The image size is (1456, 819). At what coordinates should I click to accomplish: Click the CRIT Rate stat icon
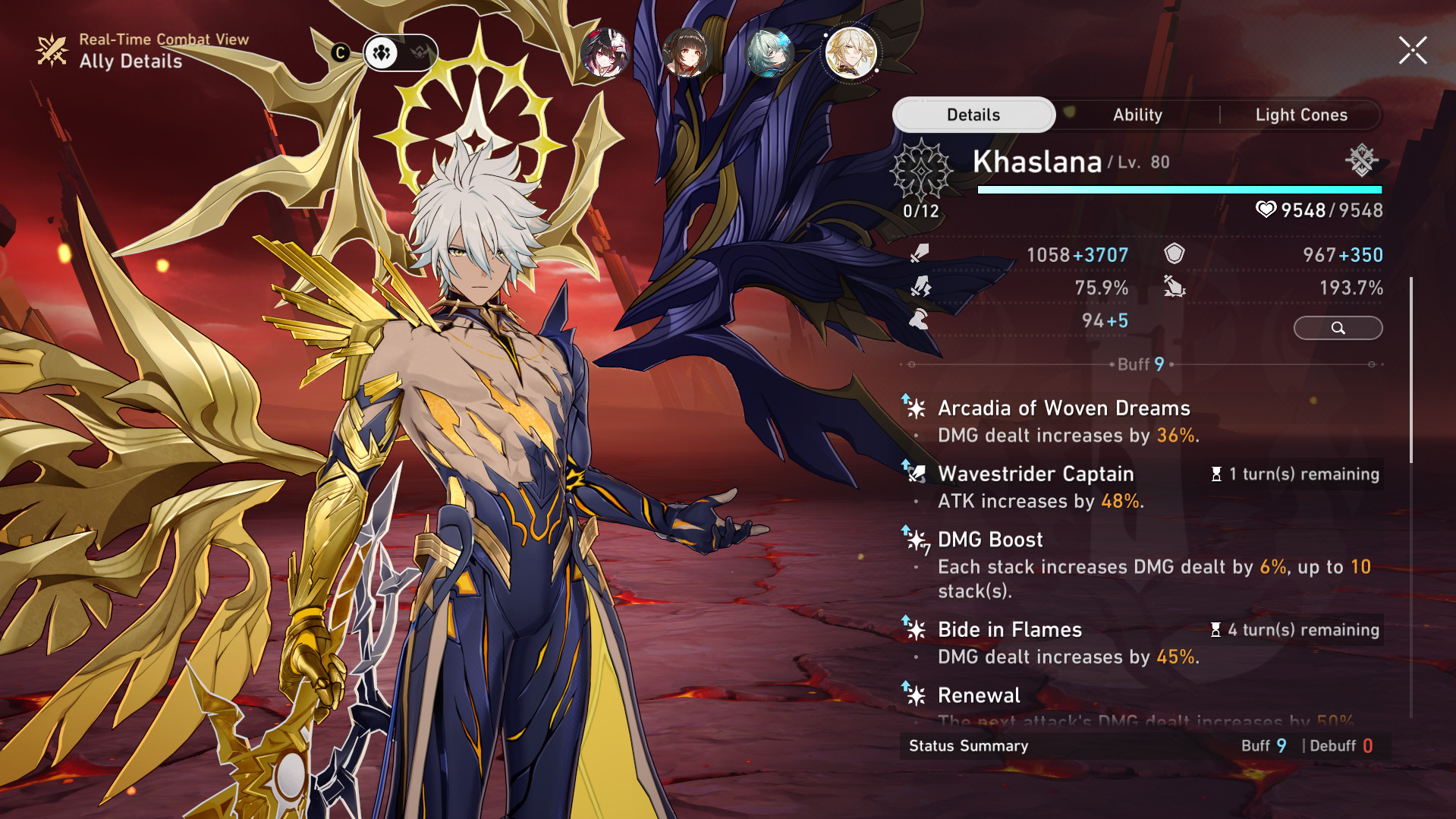pos(922,287)
